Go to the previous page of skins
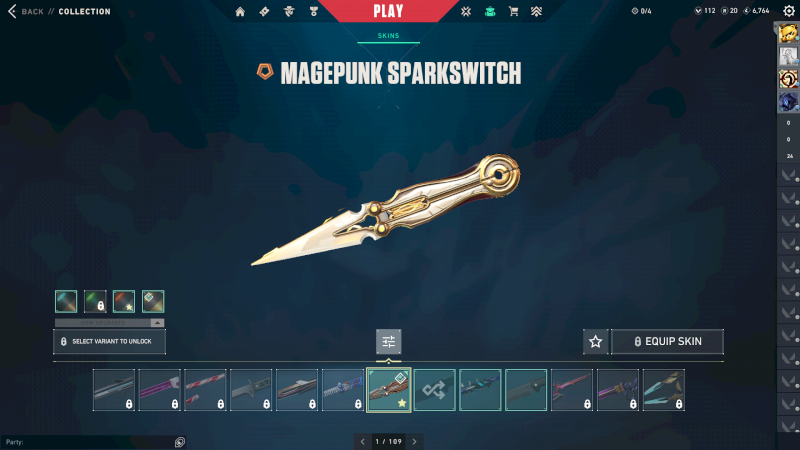The image size is (800, 450). pyautogui.click(x=362, y=441)
